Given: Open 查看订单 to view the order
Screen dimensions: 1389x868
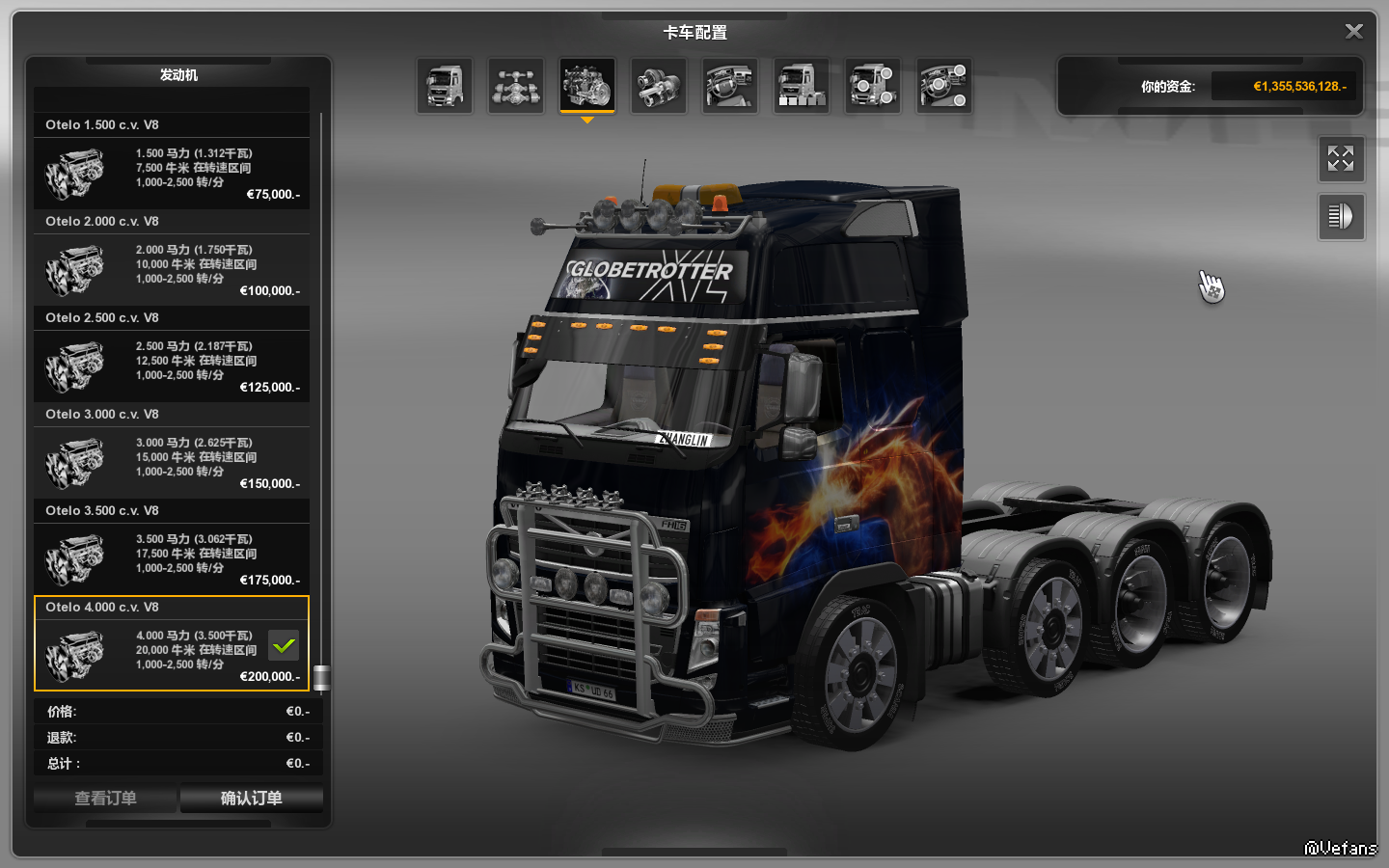Looking at the screenshot, I should (106, 798).
